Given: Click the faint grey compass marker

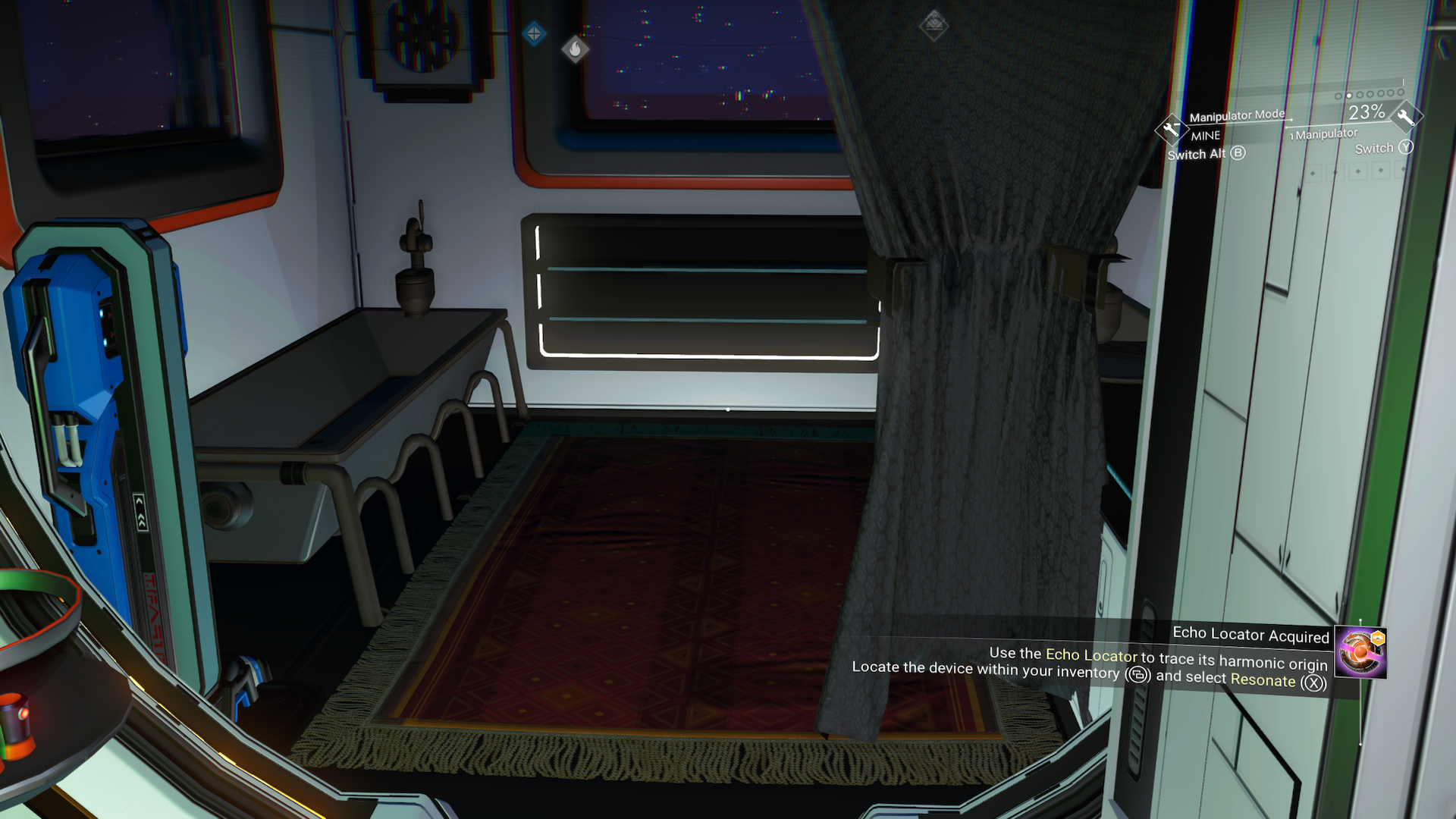Looking at the screenshot, I should pyautogui.click(x=934, y=26).
